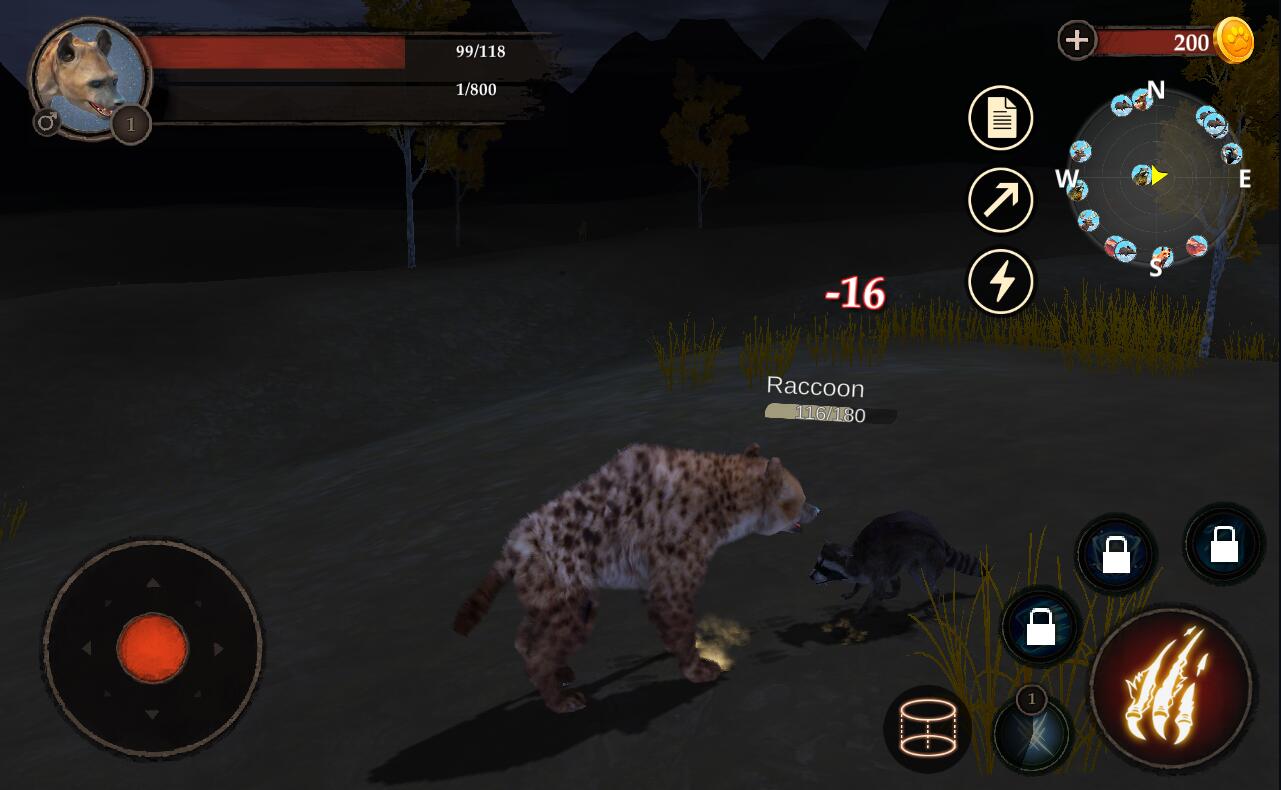Select the diagonal arrow upgrade icon
The width and height of the screenshot is (1281, 790).
(x=1000, y=200)
